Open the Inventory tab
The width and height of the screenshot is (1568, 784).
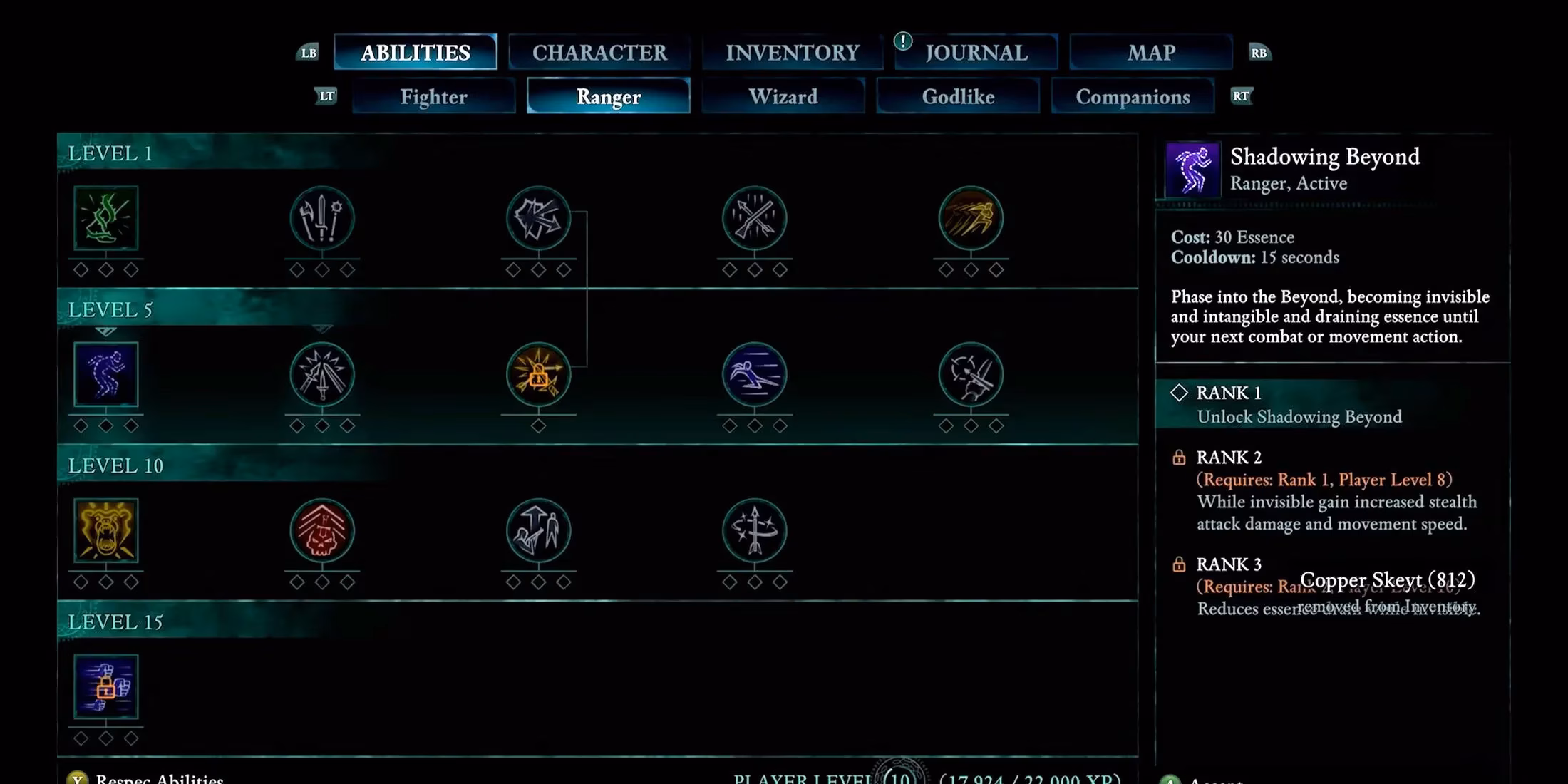792,51
